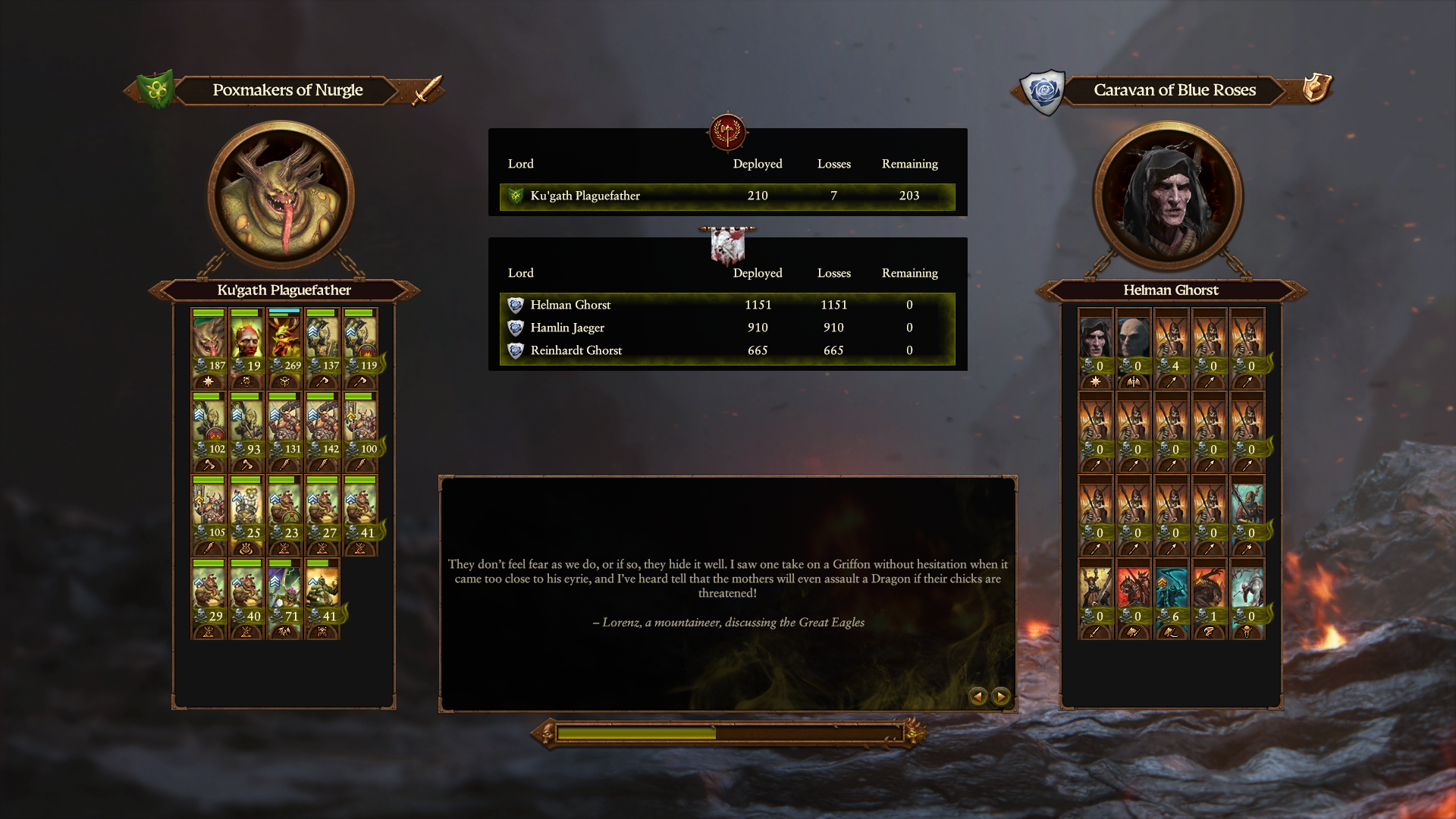Highlight the Reinhardt Ghorst results row
Image resolution: width=1456 pixels, height=819 pixels.
[x=726, y=350]
